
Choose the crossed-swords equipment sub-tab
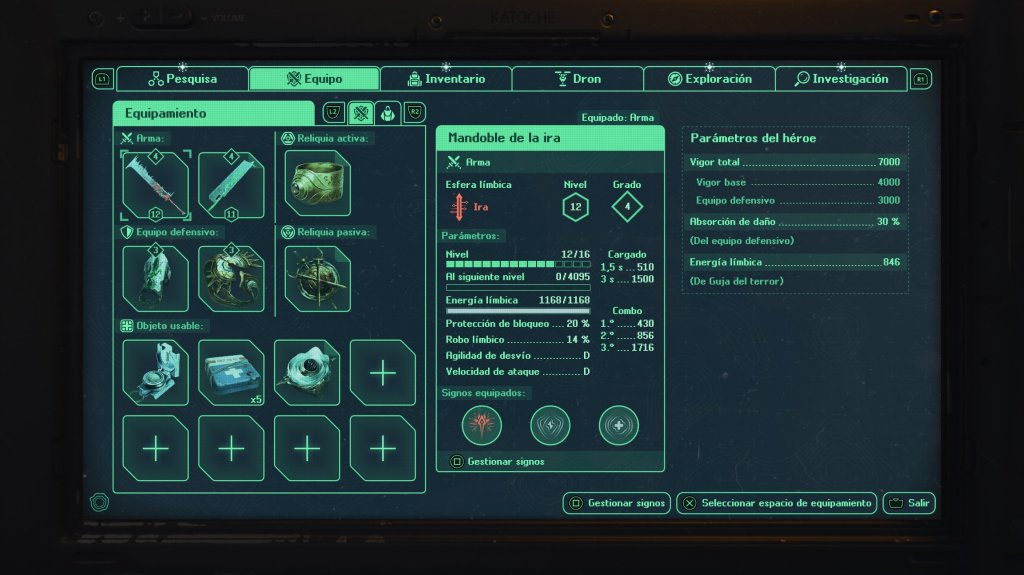click(361, 112)
